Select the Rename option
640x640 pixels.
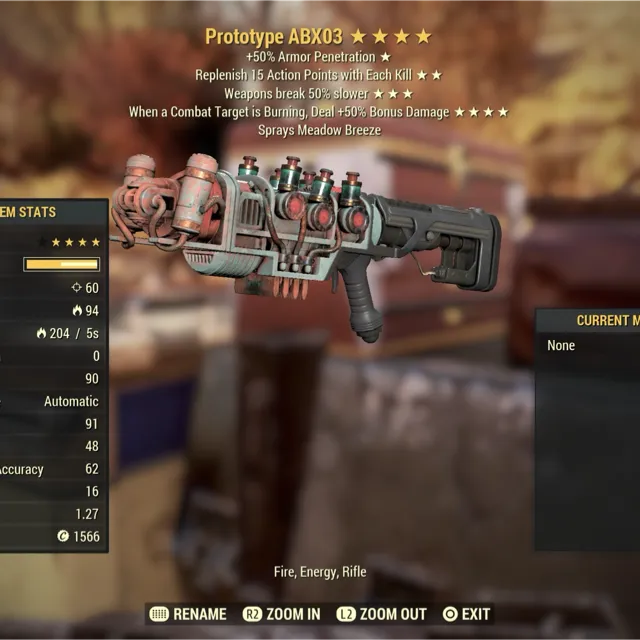tap(187, 614)
